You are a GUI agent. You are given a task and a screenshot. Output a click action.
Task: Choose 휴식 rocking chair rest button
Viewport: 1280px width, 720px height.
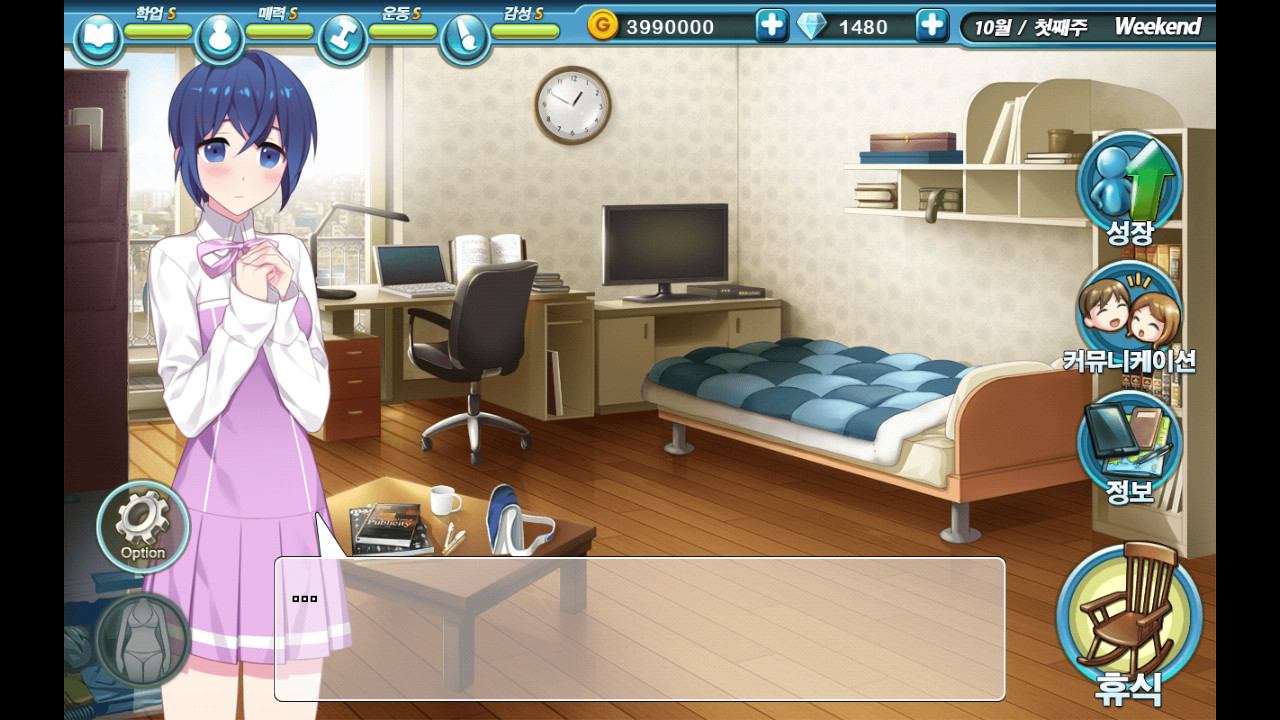[1129, 620]
